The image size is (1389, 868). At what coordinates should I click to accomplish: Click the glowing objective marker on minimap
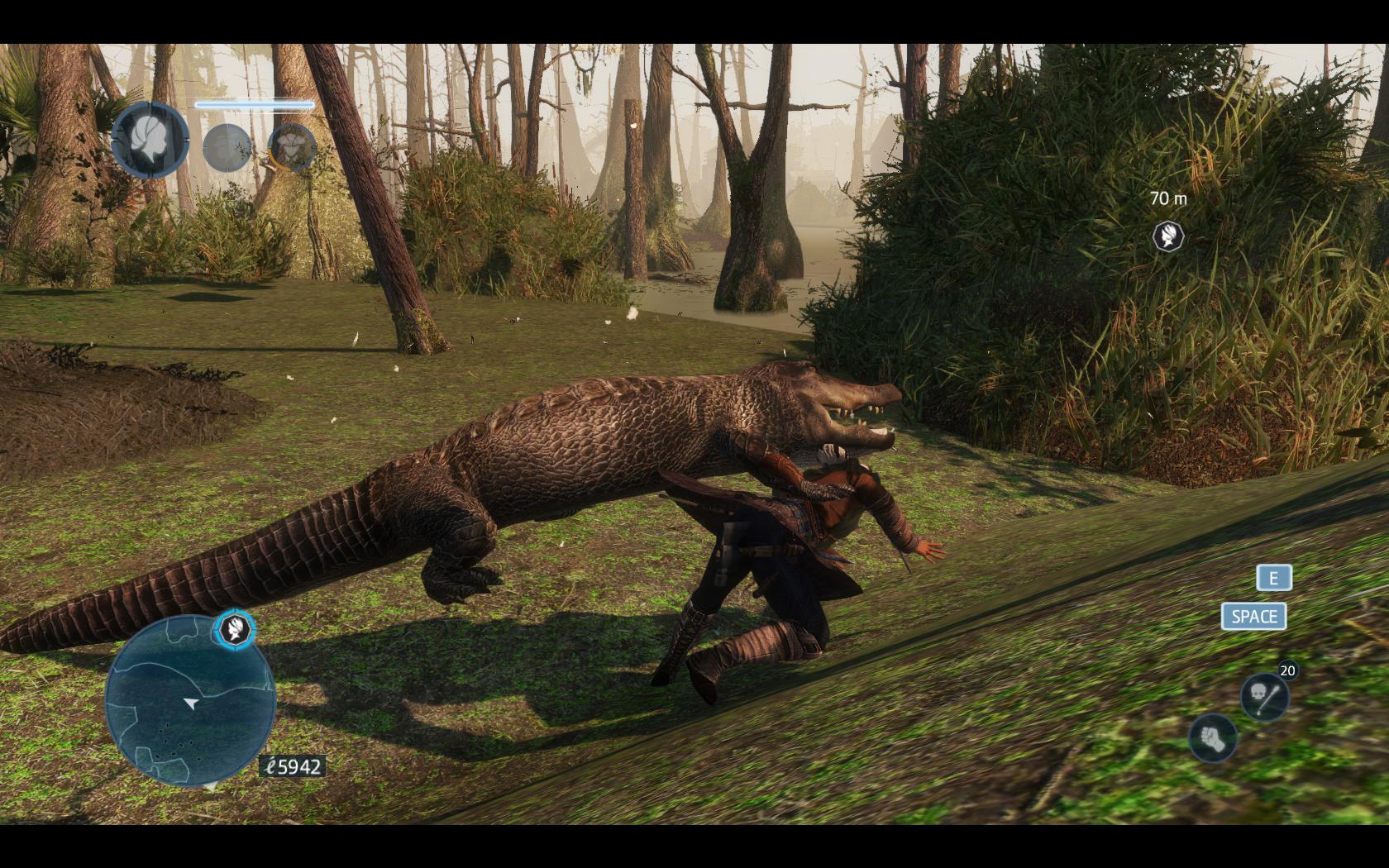(x=234, y=630)
